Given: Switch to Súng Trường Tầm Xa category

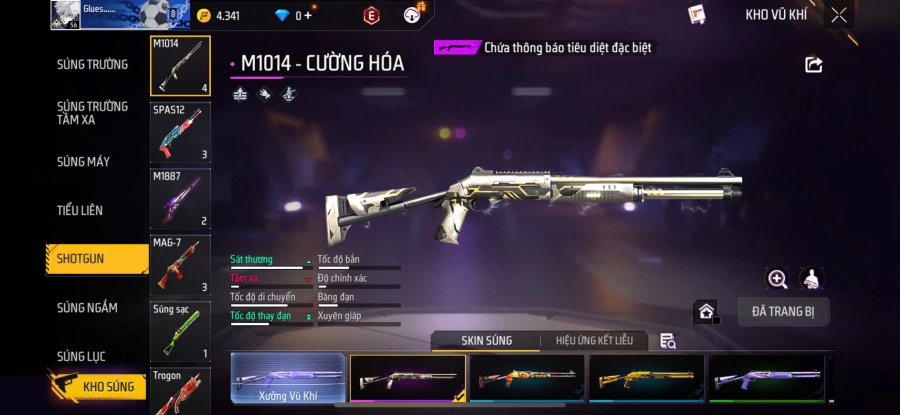Looking at the screenshot, I should [92, 113].
